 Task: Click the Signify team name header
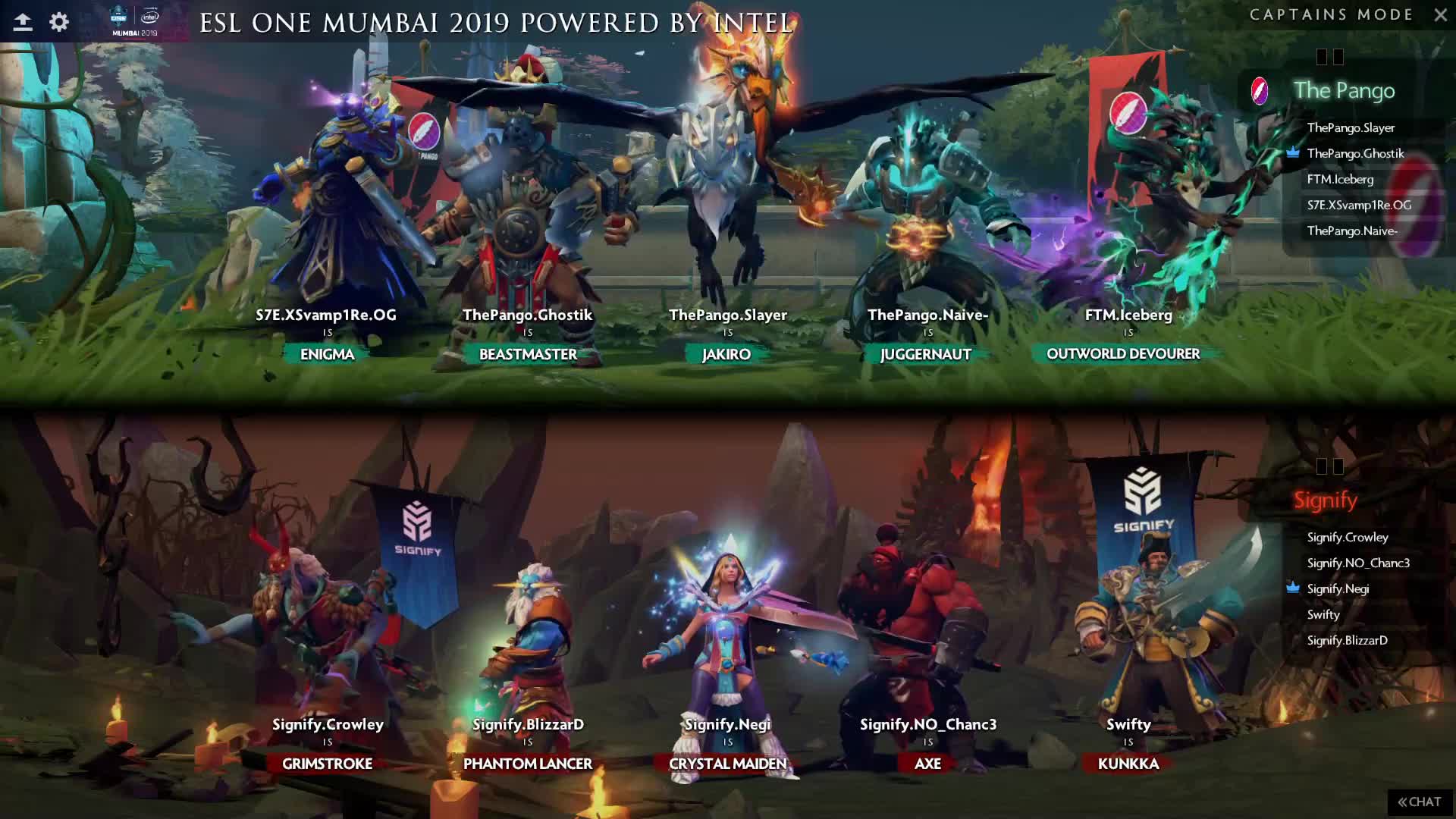click(x=1325, y=500)
